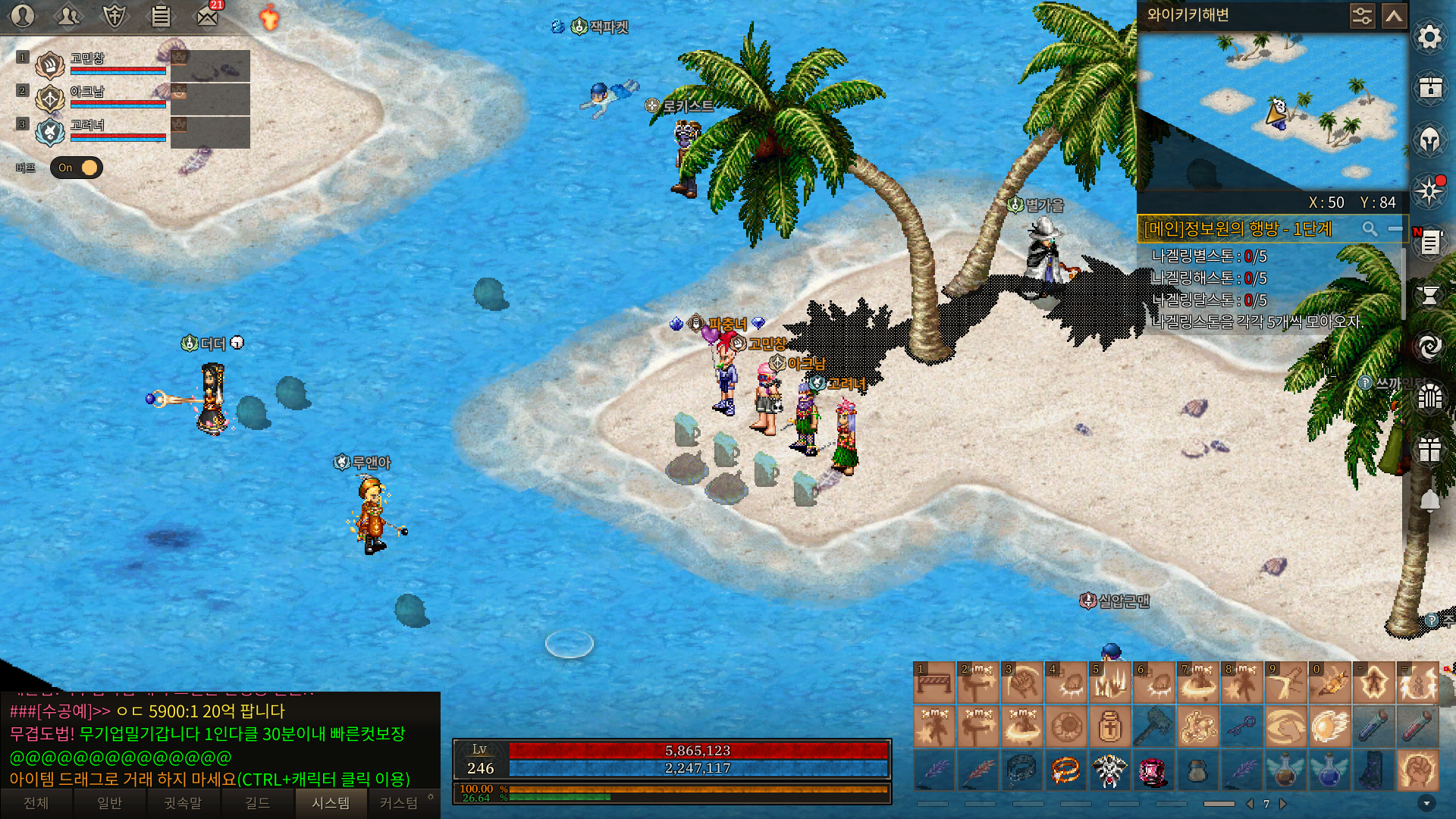The height and width of the screenshot is (819, 1456).
Task: Go to next hotbar page arrow
Action: [x=1283, y=804]
